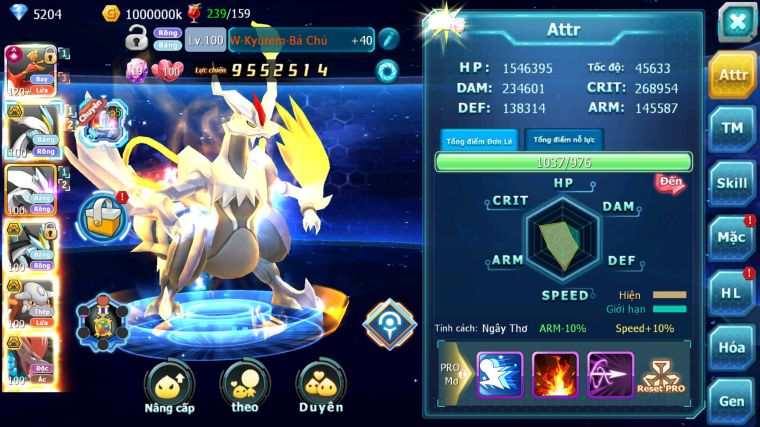Click the blue circular refresh icon

387,70
